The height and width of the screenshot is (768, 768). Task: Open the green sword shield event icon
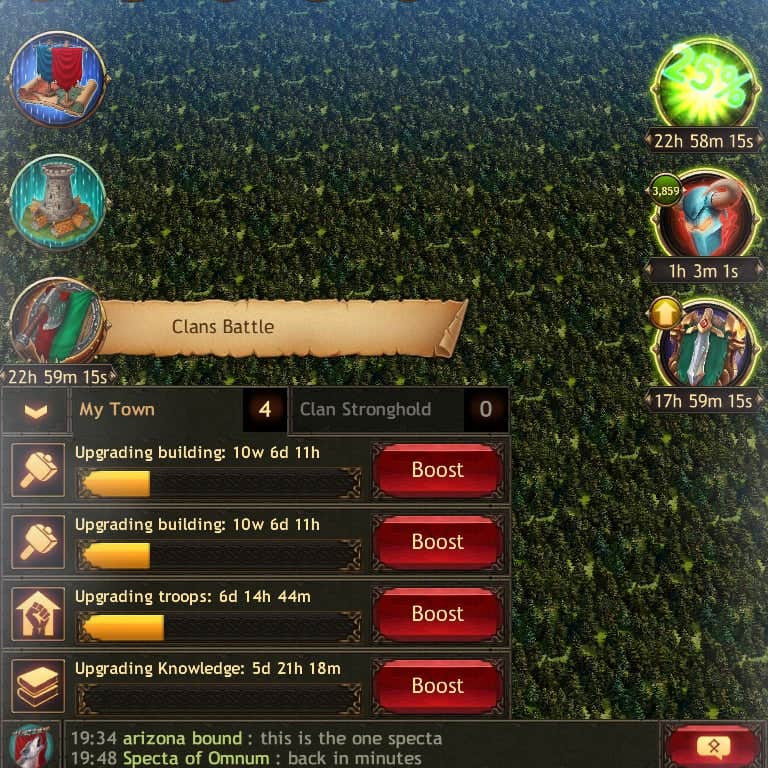[x=704, y=345]
